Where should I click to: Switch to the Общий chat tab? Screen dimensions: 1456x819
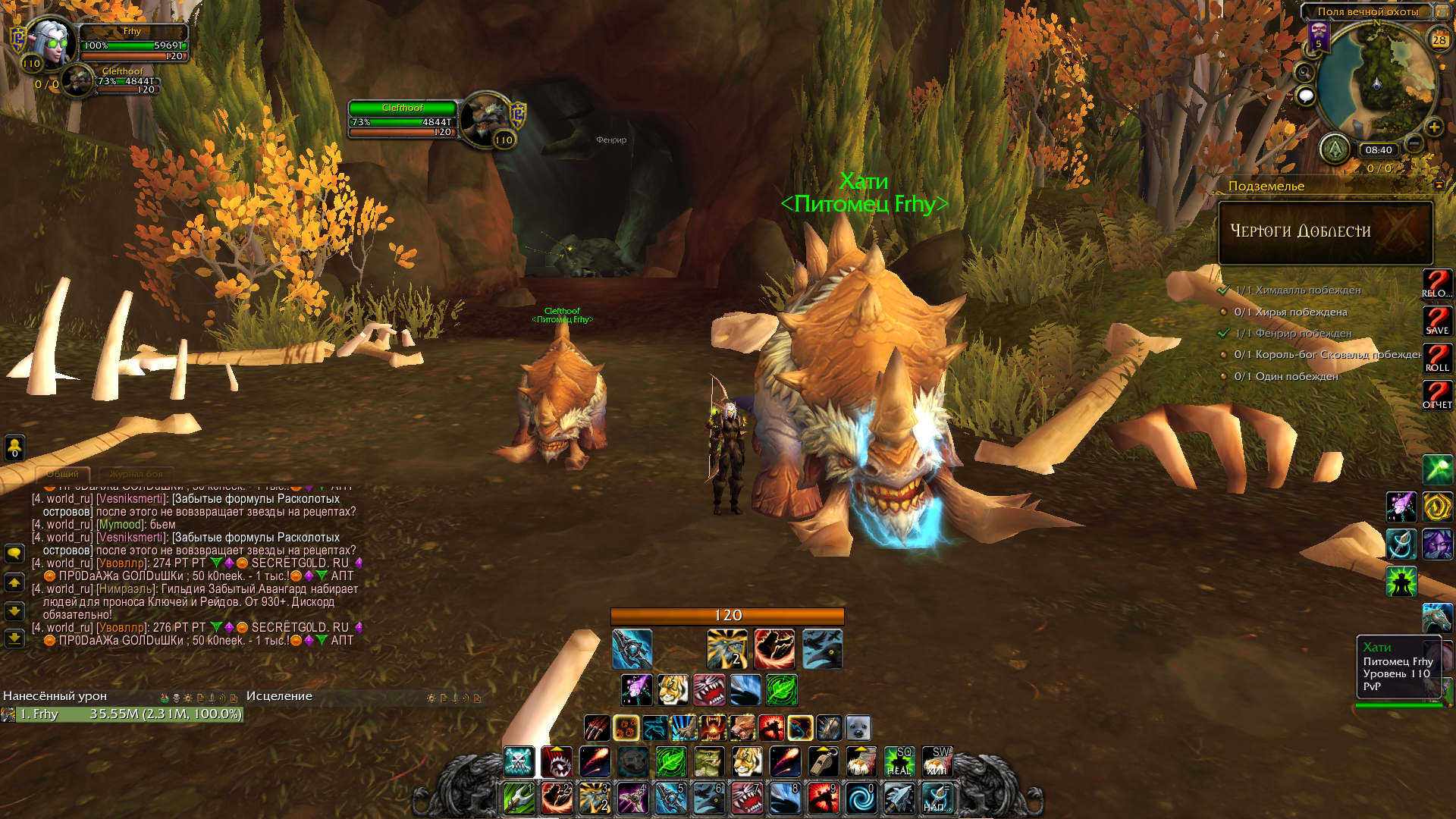click(x=63, y=474)
